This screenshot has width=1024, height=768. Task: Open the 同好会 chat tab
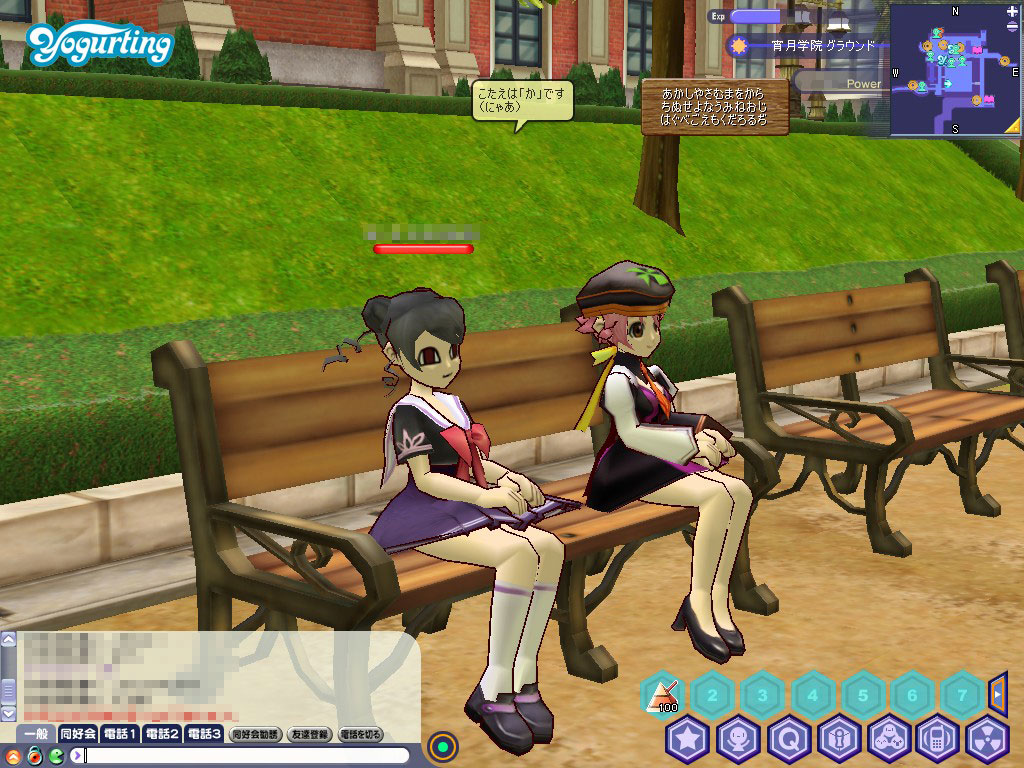click(x=77, y=734)
